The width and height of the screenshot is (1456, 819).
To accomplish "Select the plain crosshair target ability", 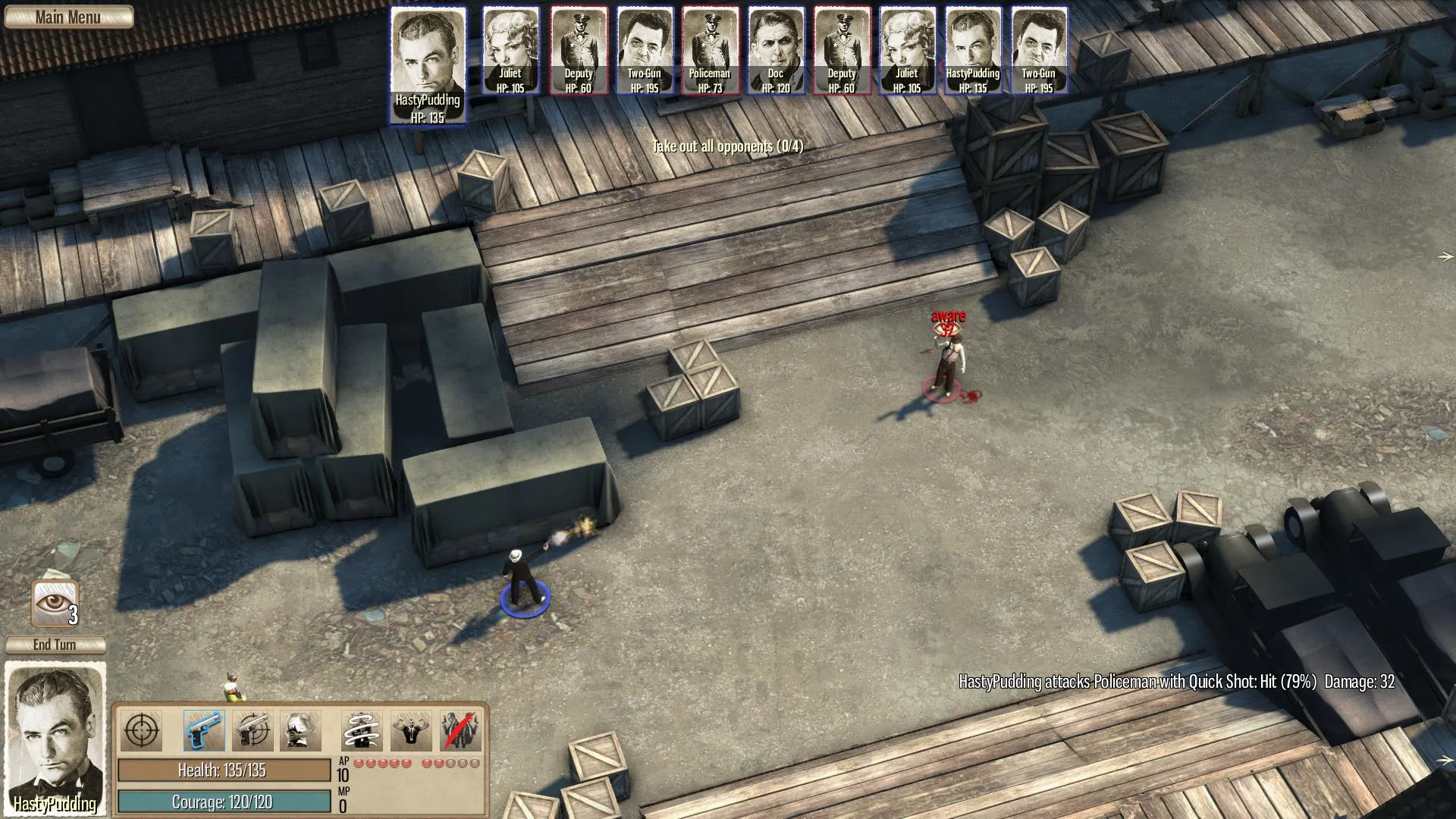I will point(142,731).
